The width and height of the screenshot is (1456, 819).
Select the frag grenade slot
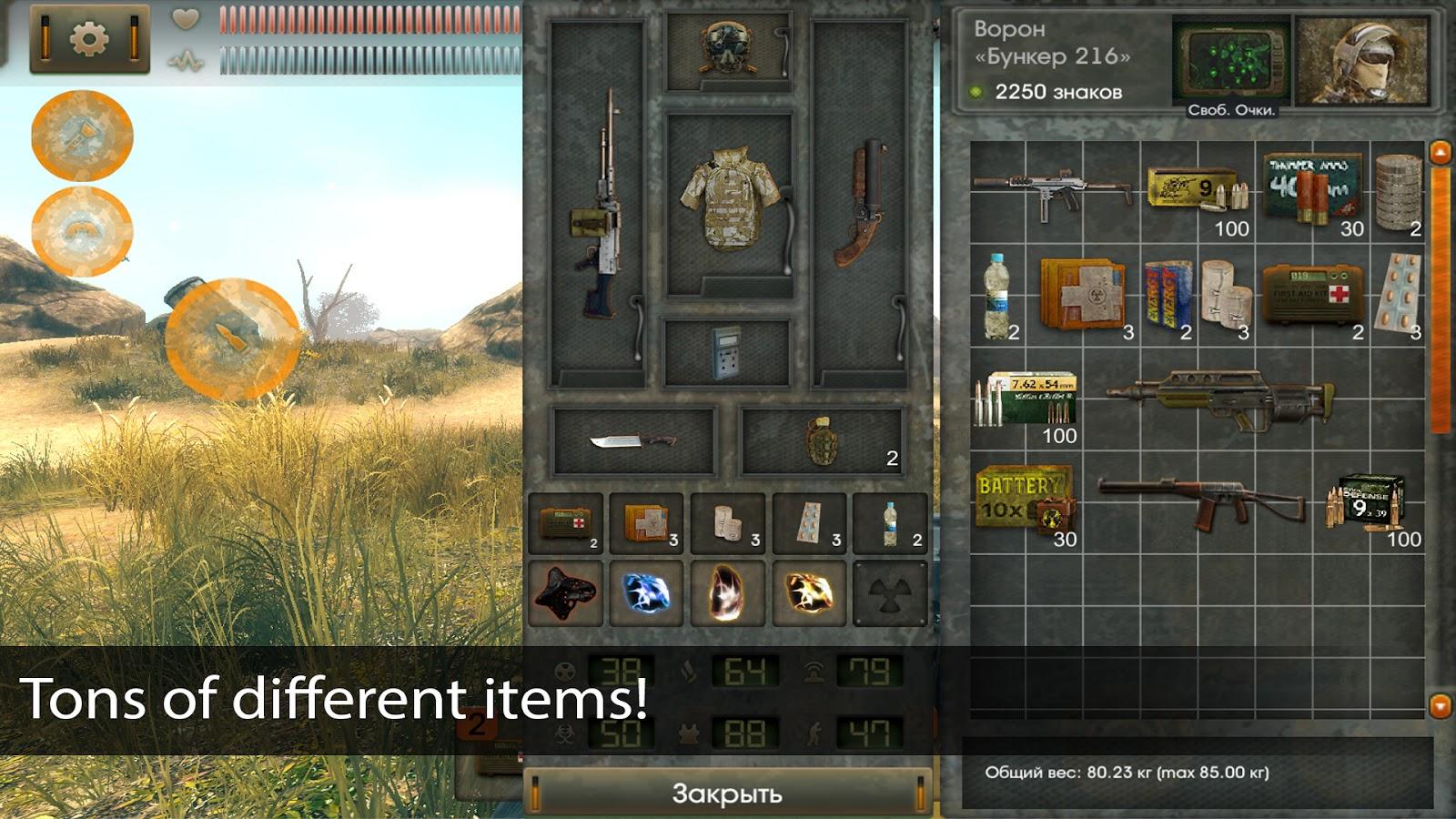click(822, 442)
